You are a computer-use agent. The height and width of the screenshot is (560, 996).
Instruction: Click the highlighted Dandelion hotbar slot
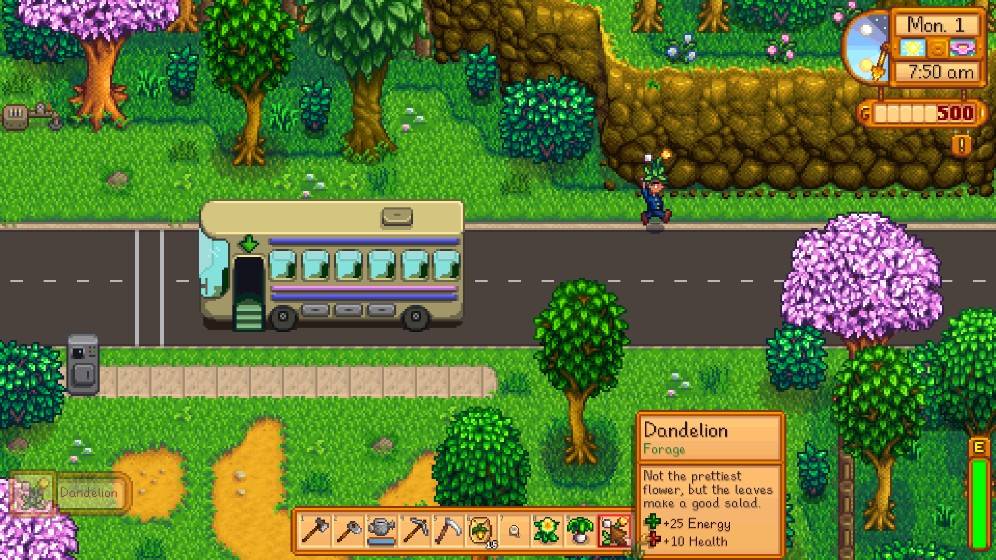coord(613,529)
